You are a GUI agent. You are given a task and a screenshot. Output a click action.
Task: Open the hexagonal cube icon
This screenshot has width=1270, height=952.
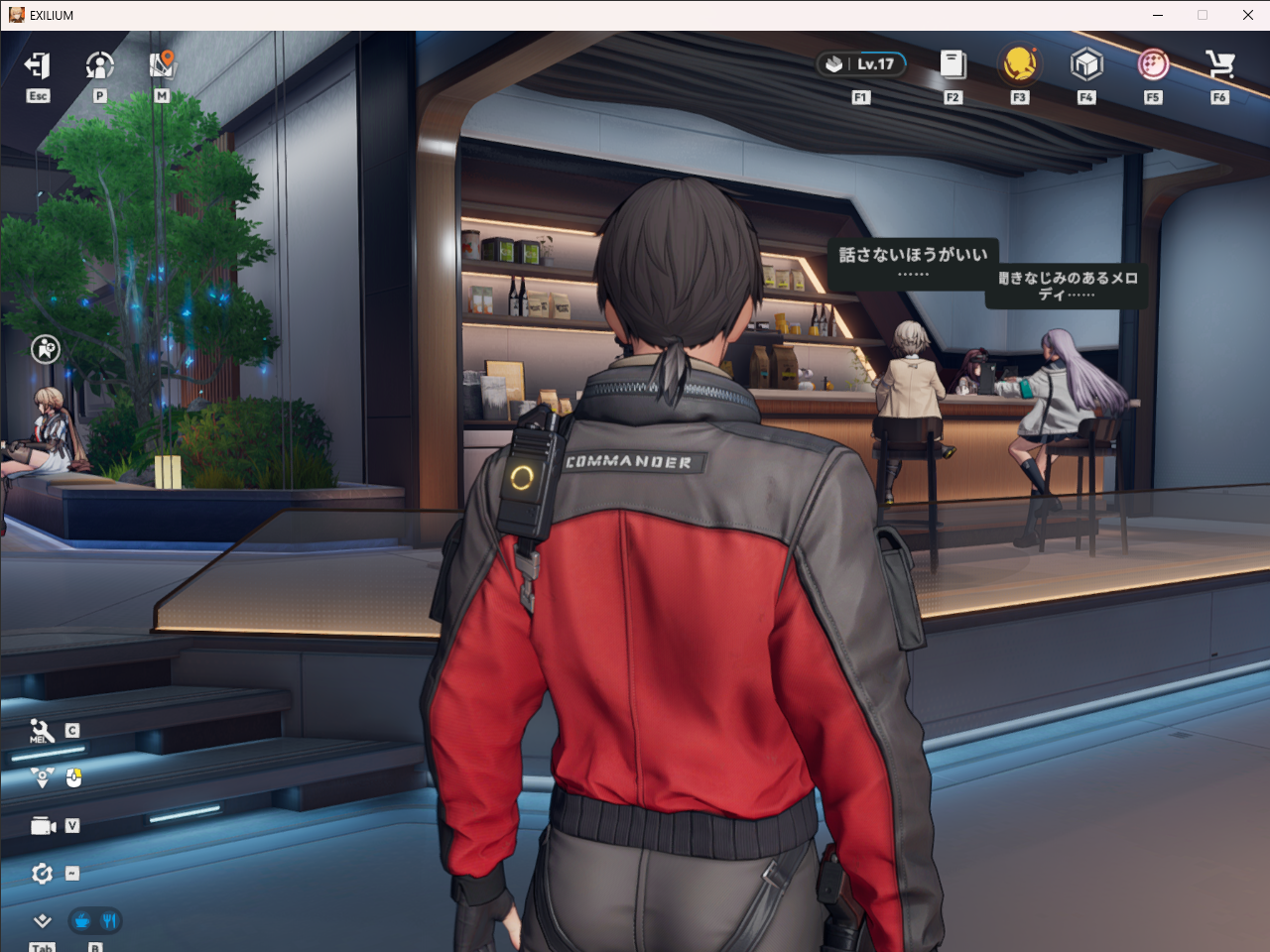pyautogui.click(x=1086, y=64)
